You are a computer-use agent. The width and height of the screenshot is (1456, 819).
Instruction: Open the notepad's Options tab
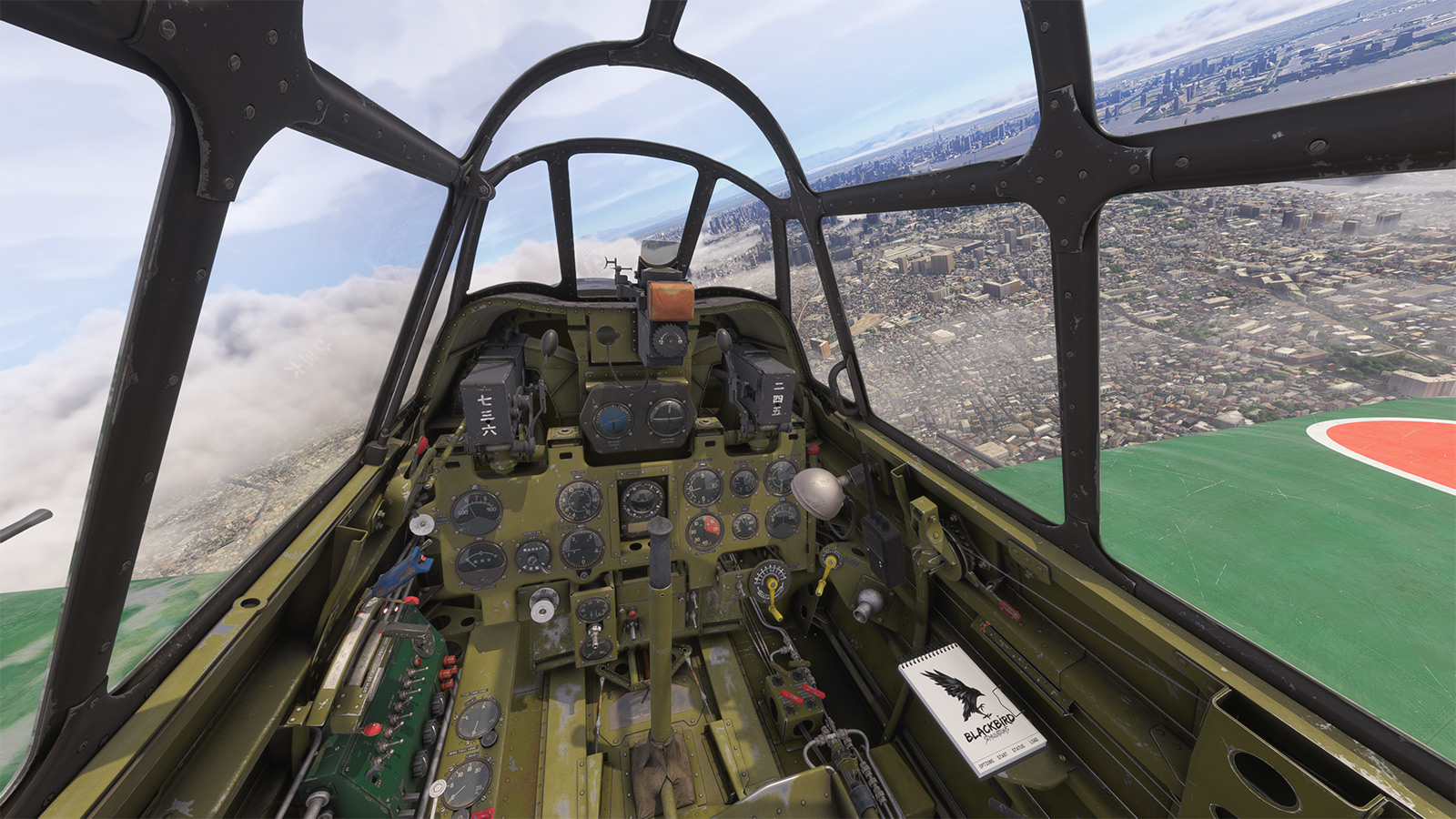(986, 763)
